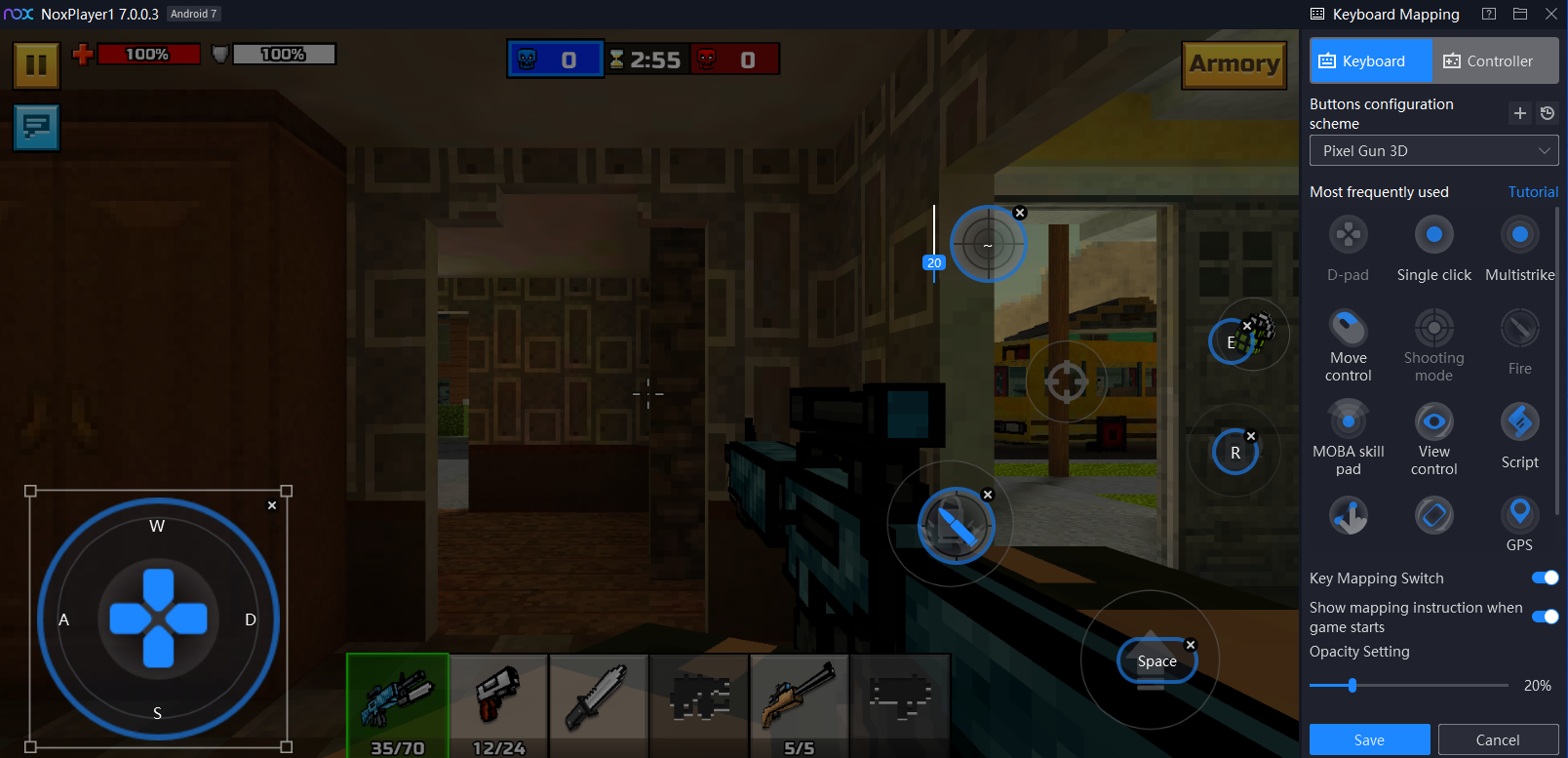Select the red pistol weapon slot
Viewport: 1568px width, 758px height.
(498, 704)
